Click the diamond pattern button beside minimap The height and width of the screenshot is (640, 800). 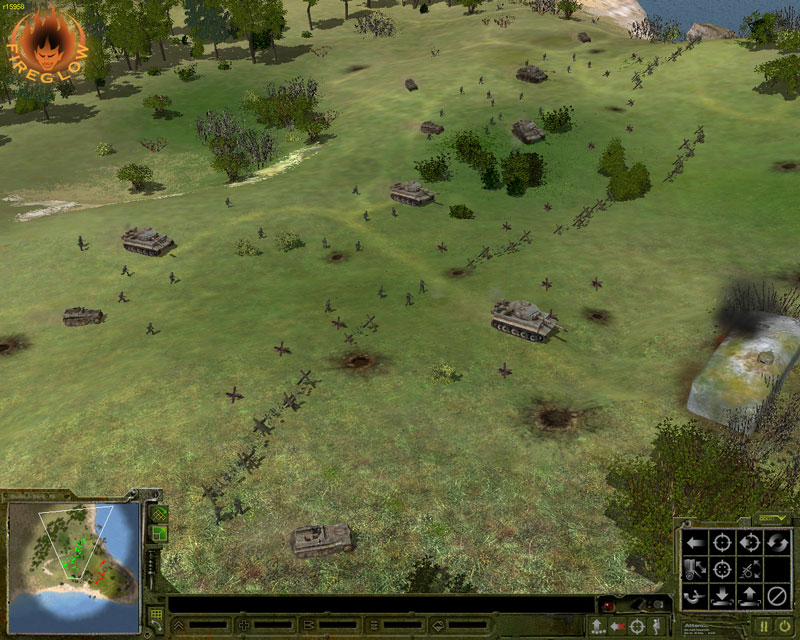(x=158, y=514)
